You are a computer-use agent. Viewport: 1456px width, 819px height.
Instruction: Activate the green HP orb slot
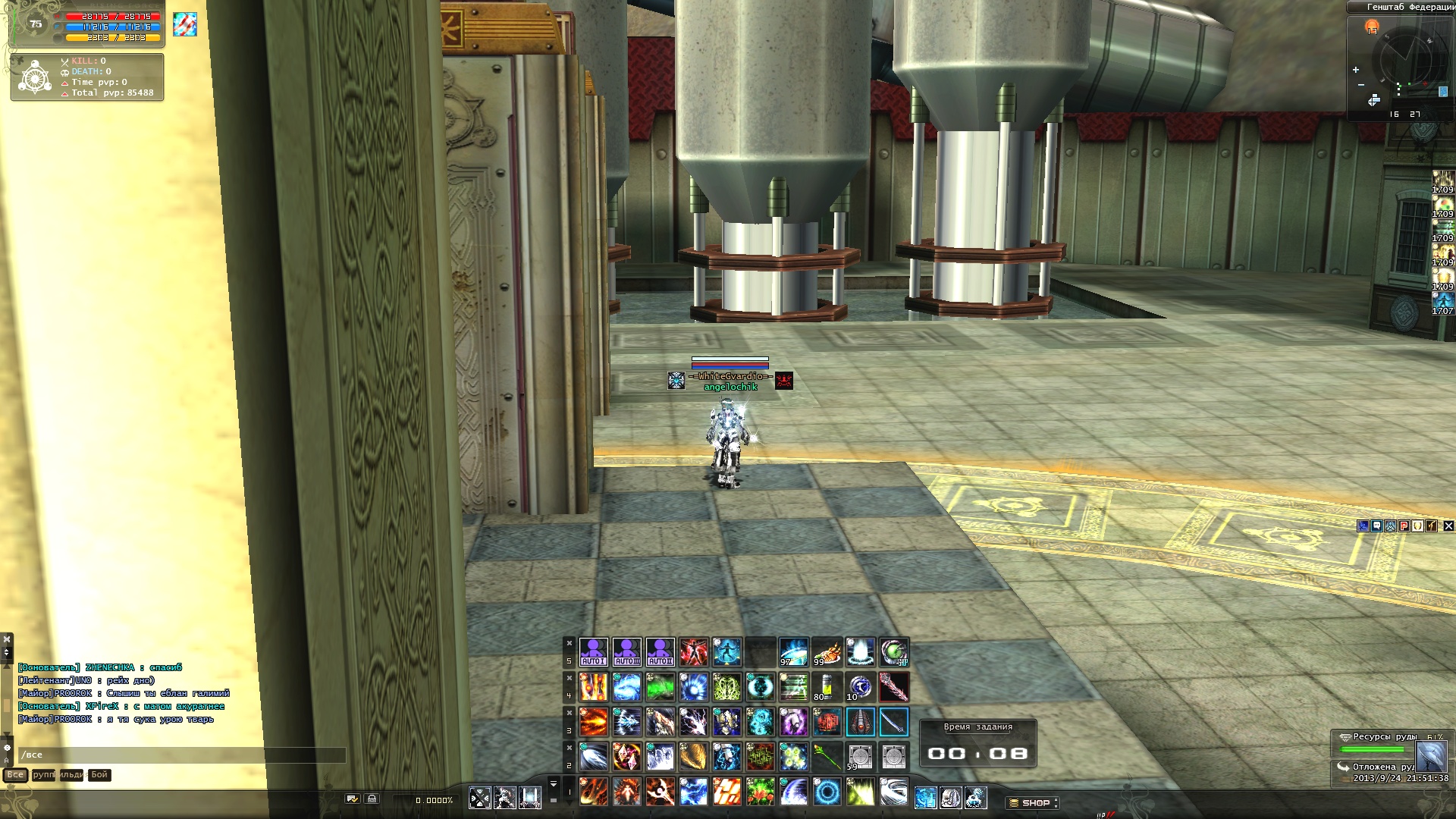pyautogui.click(x=893, y=651)
